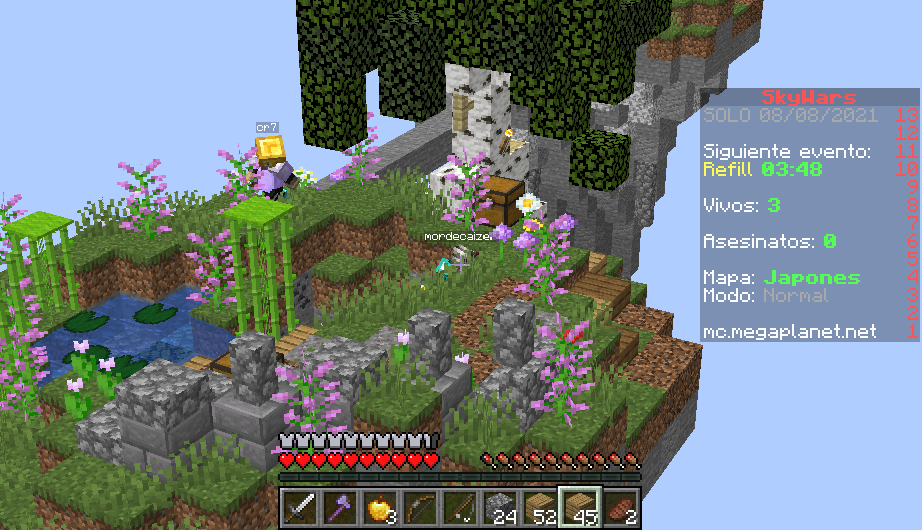Pick the cobblestone stack of 24
The height and width of the screenshot is (530, 922).
pos(499,508)
